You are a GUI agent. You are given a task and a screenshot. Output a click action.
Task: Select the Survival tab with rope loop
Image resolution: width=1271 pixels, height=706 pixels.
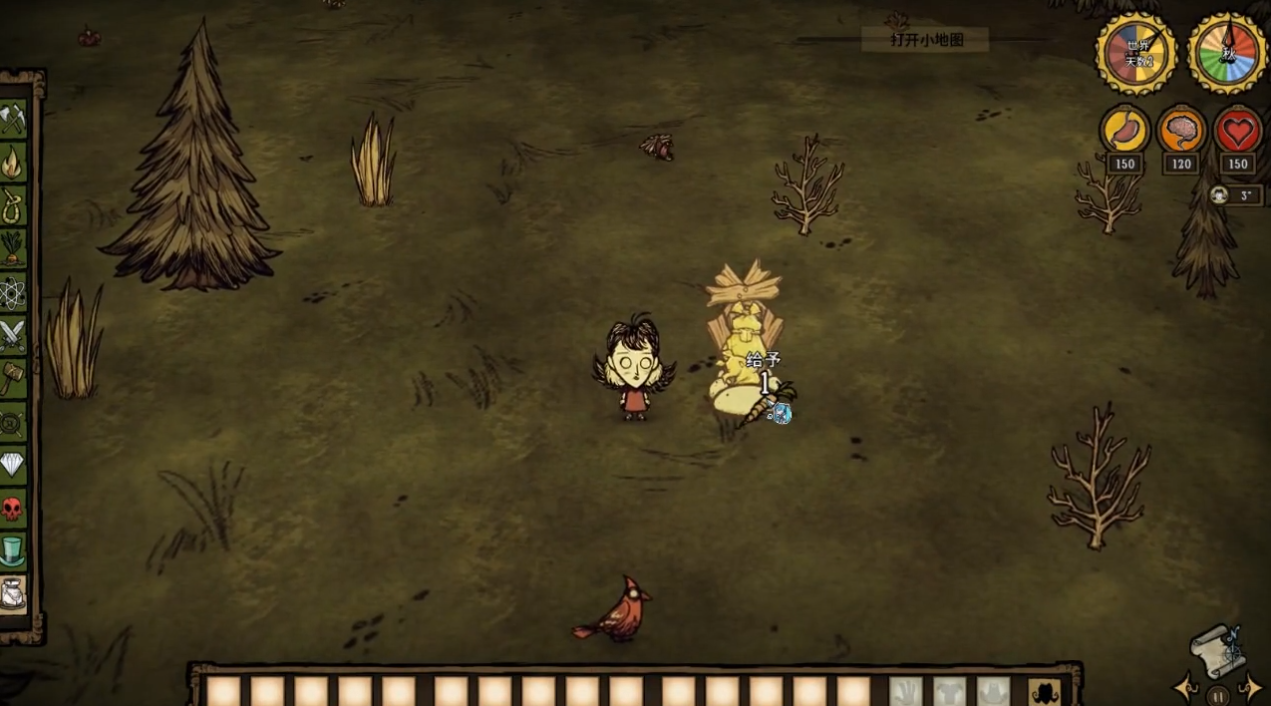[13, 205]
